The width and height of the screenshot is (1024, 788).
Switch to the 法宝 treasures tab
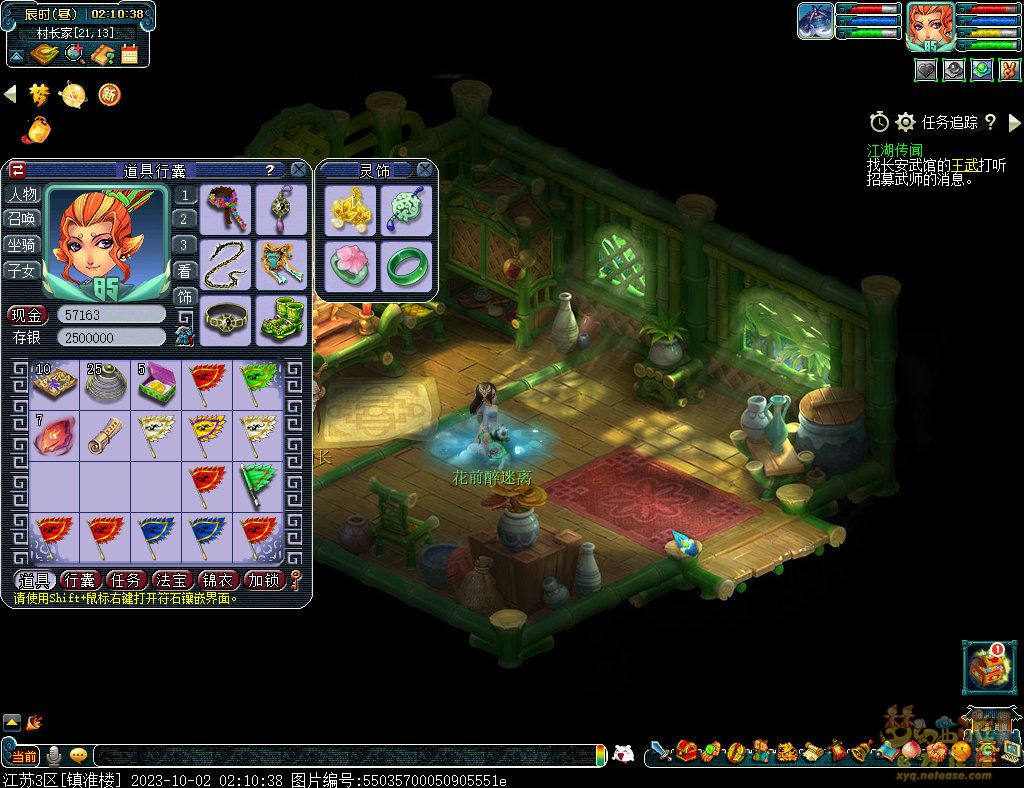[171, 580]
